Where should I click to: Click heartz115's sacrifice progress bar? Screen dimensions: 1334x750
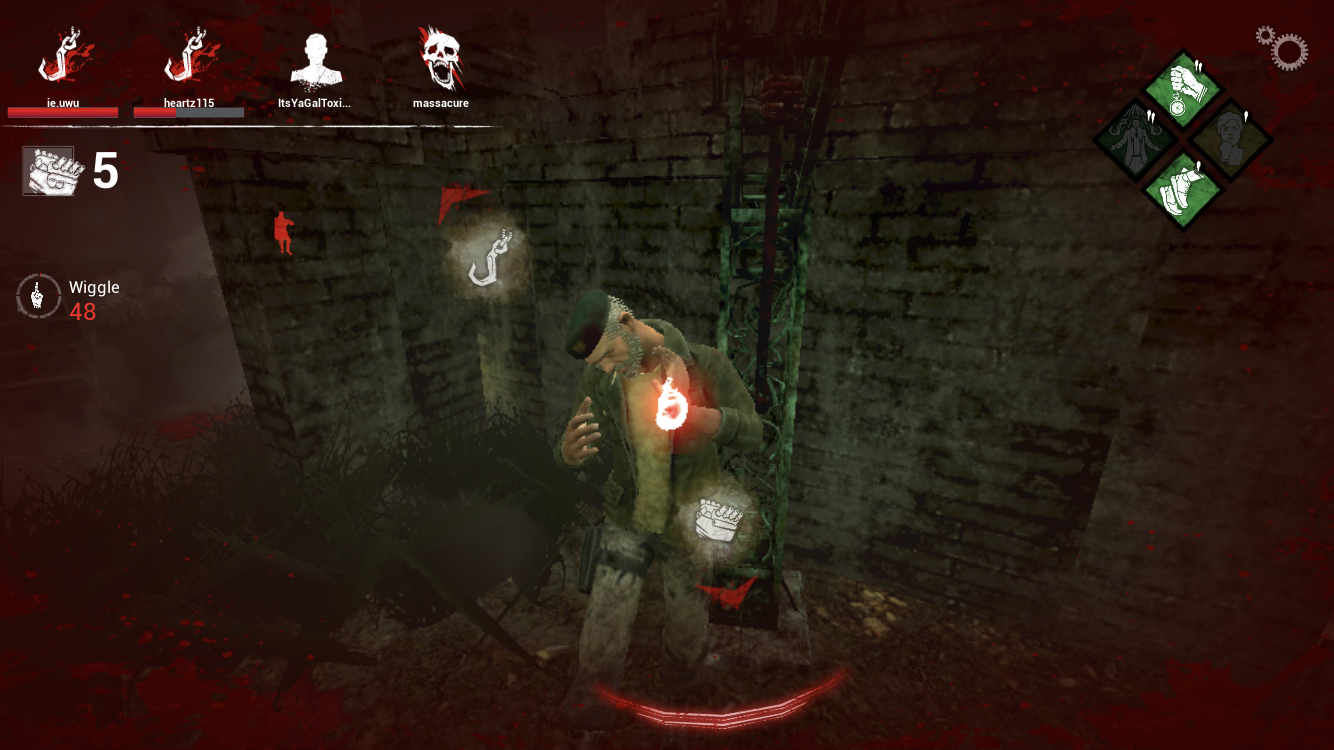point(190,112)
